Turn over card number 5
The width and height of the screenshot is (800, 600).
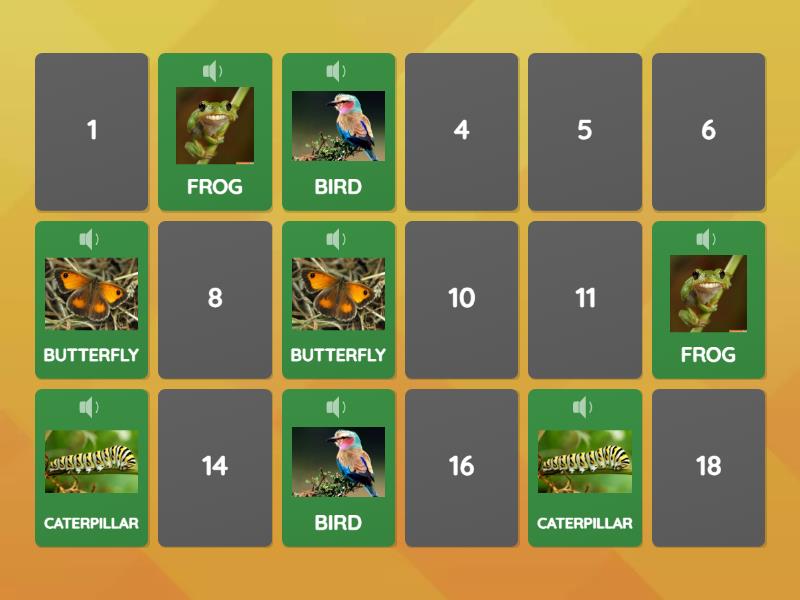tap(584, 131)
